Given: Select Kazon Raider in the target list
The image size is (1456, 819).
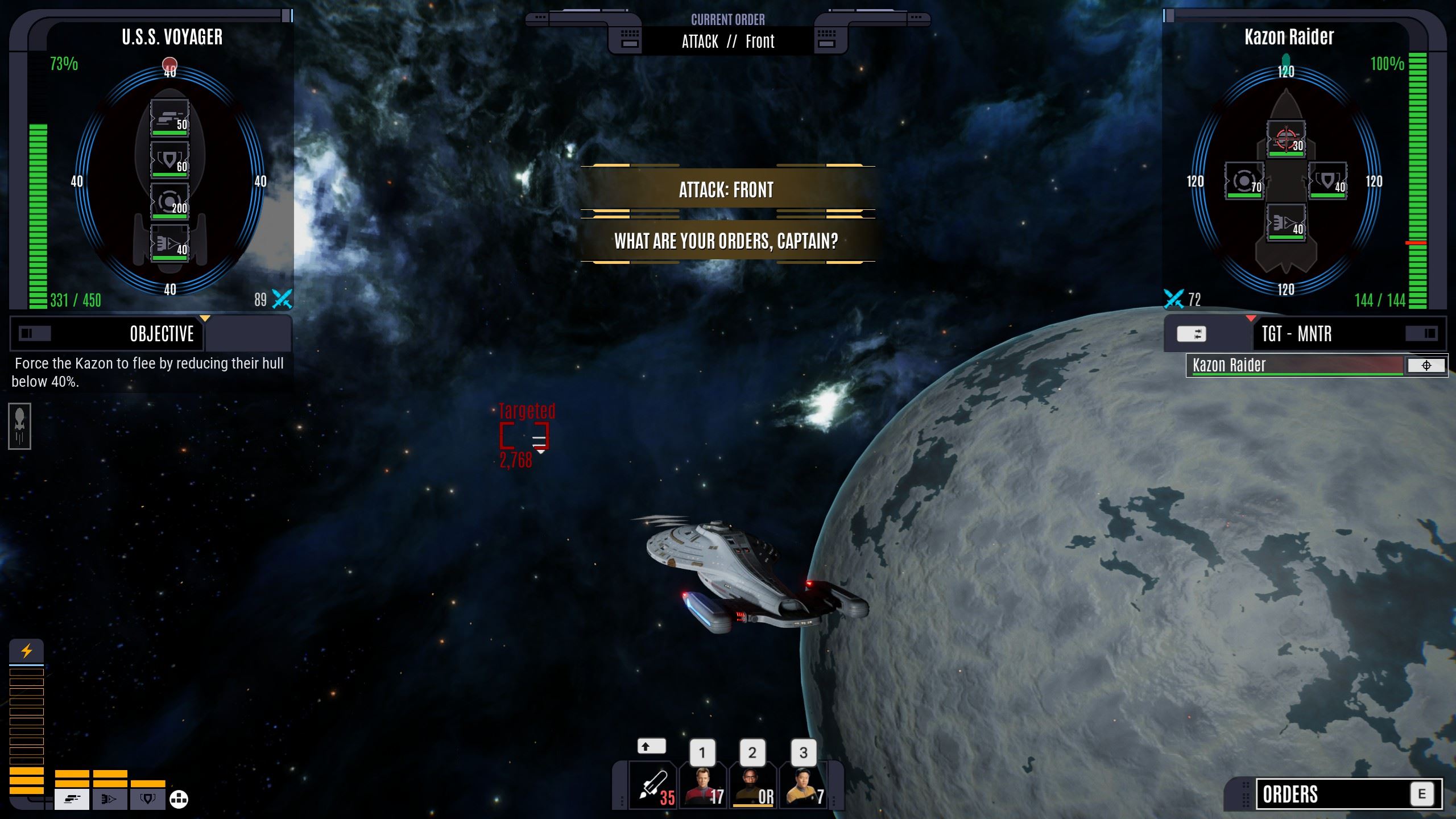Looking at the screenshot, I should click(x=1296, y=365).
